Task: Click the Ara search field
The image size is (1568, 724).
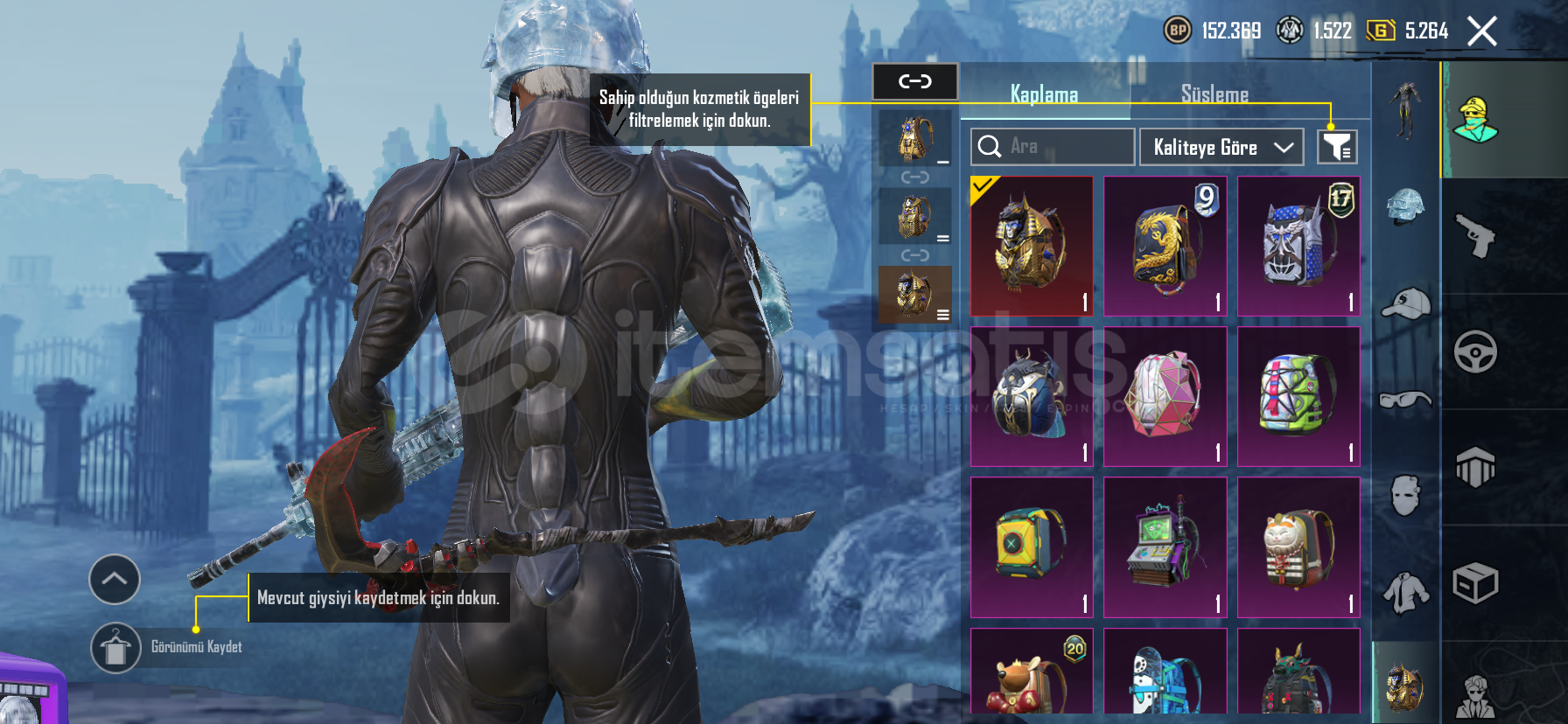Action: pyautogui.click(x=1053, y=147)
